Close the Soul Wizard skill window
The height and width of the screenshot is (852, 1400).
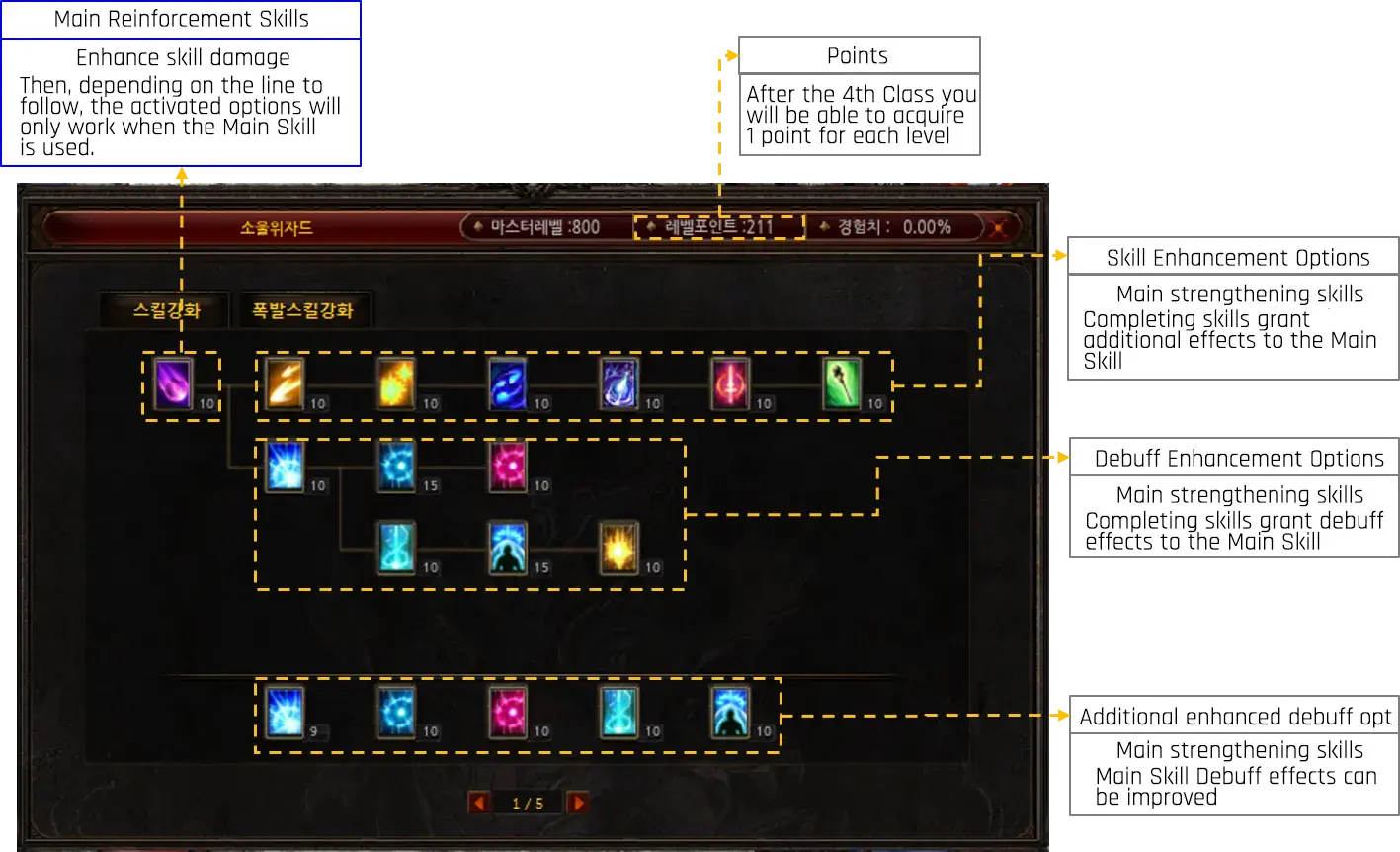click(1000, 227)
